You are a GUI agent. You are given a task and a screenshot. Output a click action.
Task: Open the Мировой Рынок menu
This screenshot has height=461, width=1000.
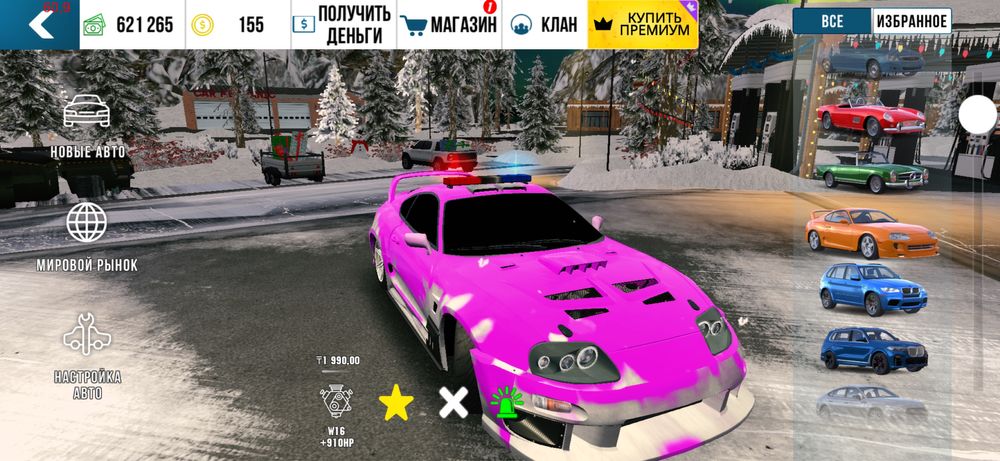[x=87, y=237]
